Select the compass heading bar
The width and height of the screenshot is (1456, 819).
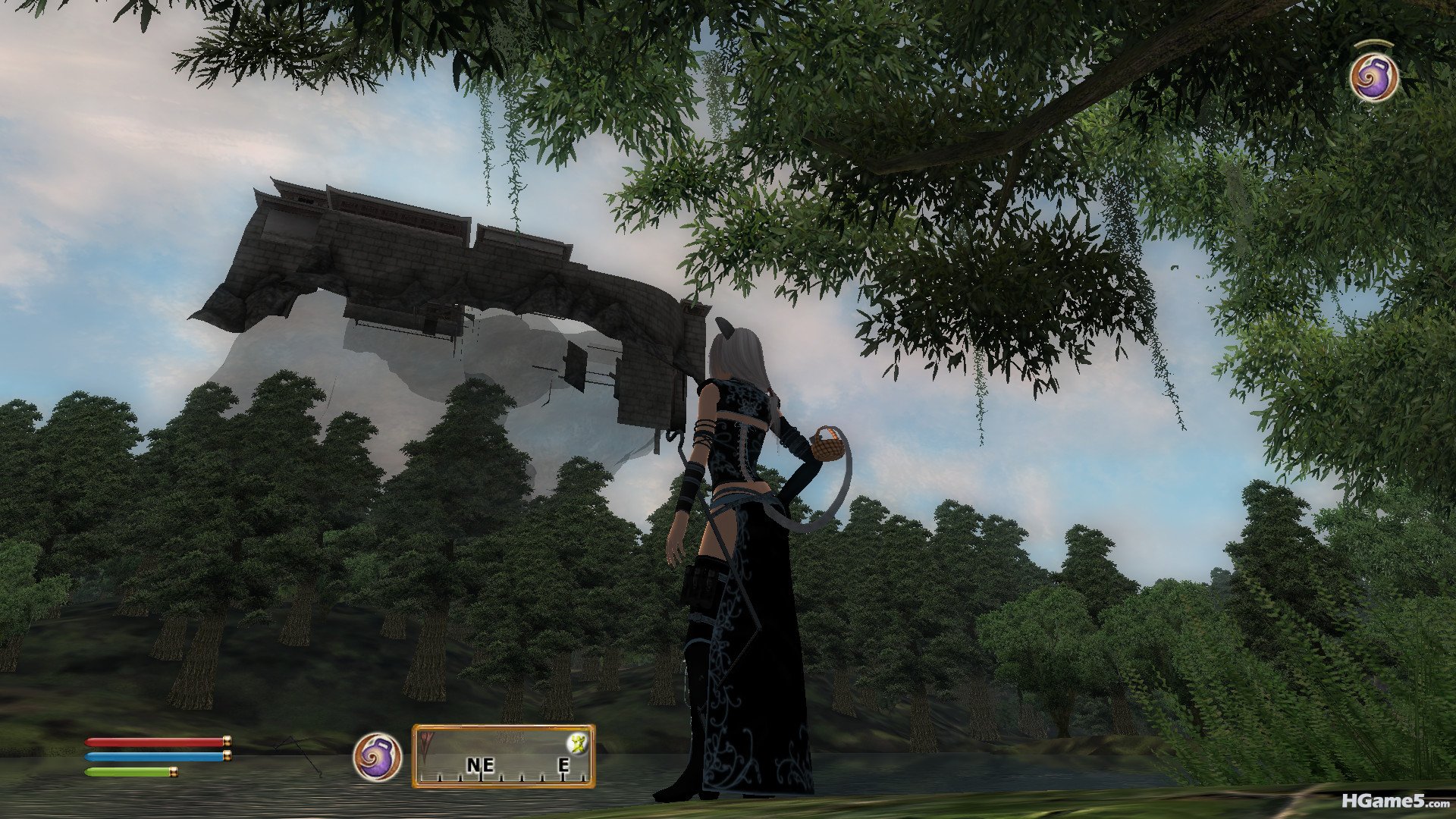point(504,756)
